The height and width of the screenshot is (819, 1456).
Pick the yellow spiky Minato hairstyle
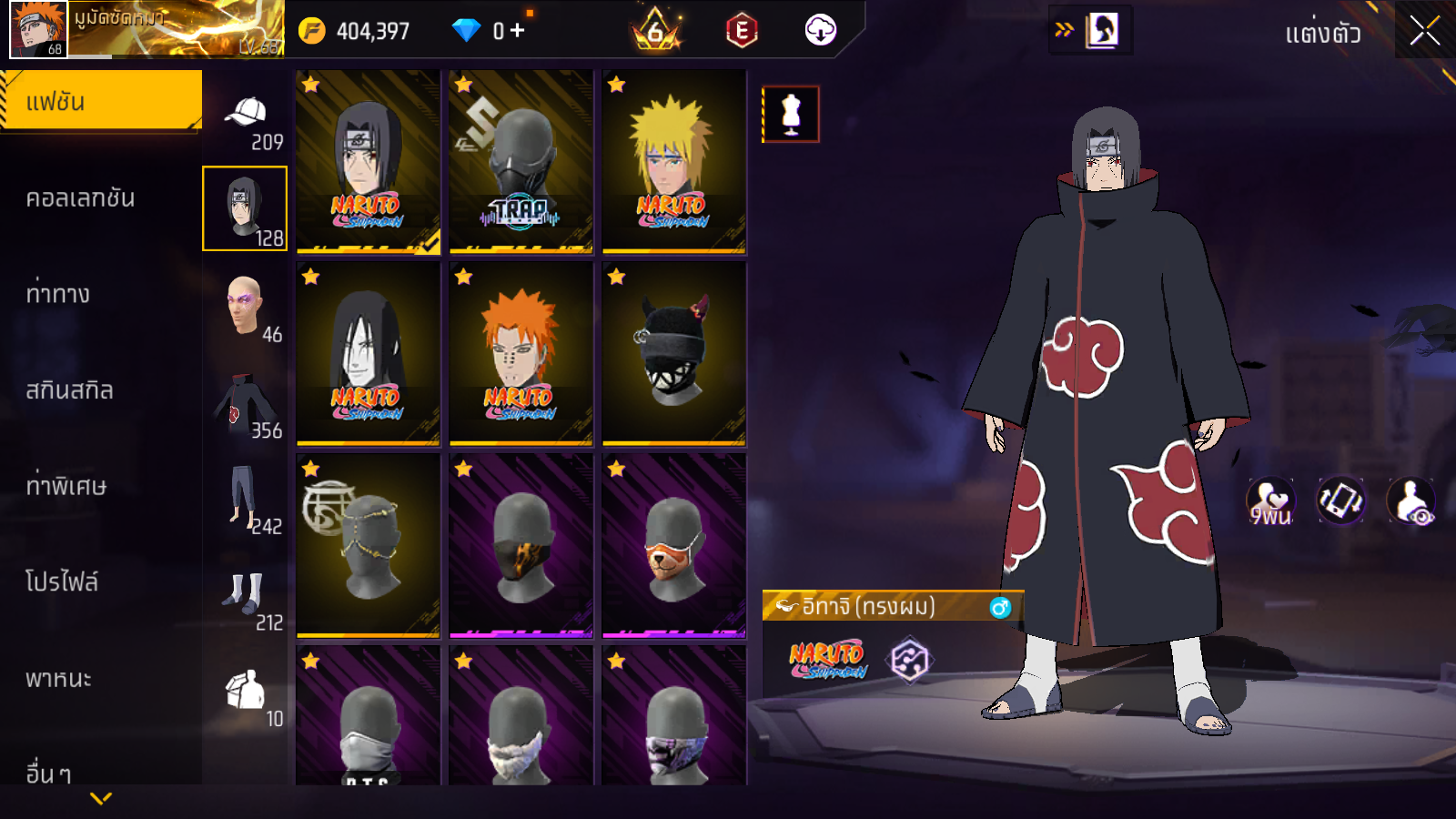[673, 161]
